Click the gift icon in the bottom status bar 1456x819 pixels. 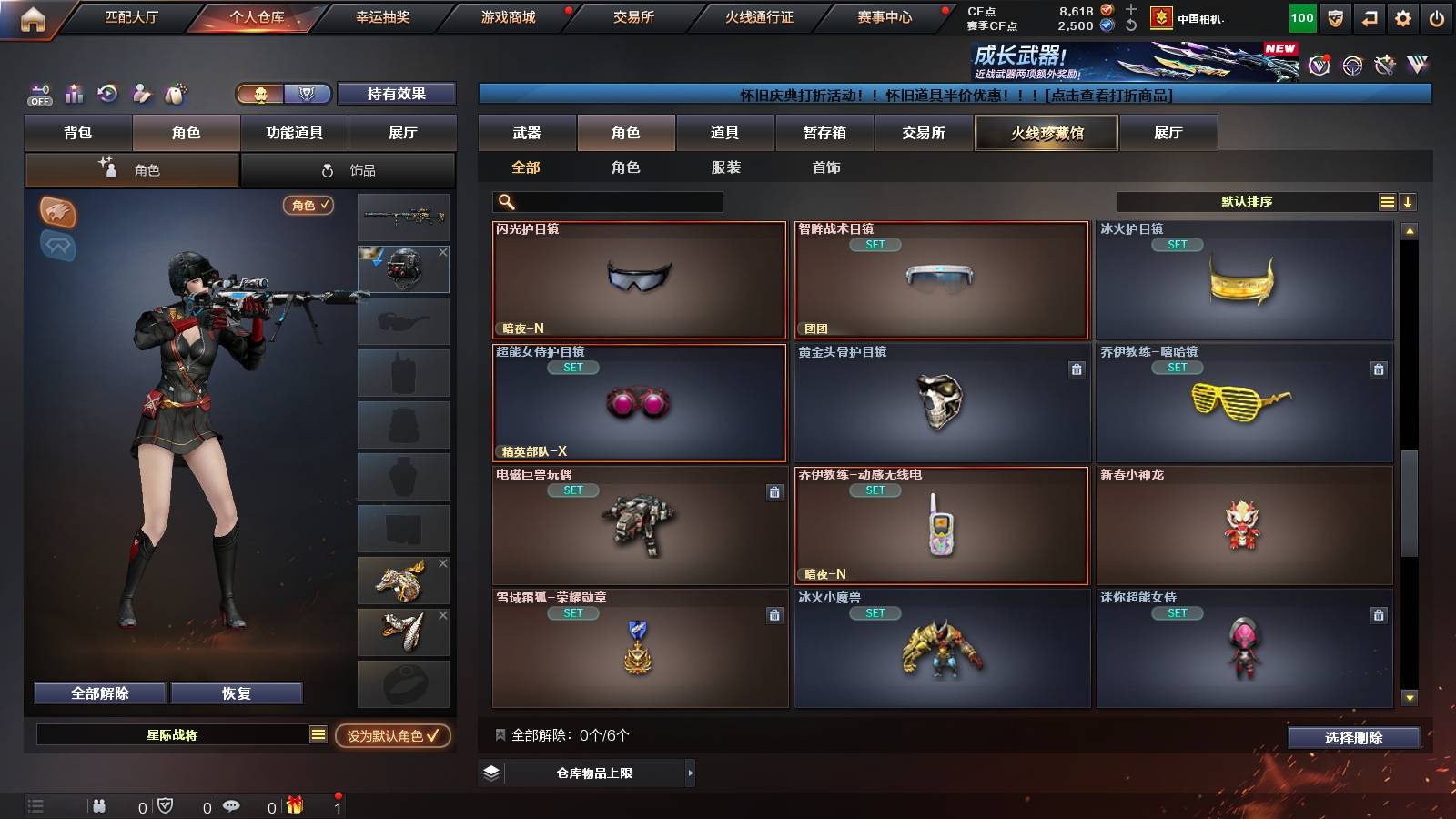point(295,805)
